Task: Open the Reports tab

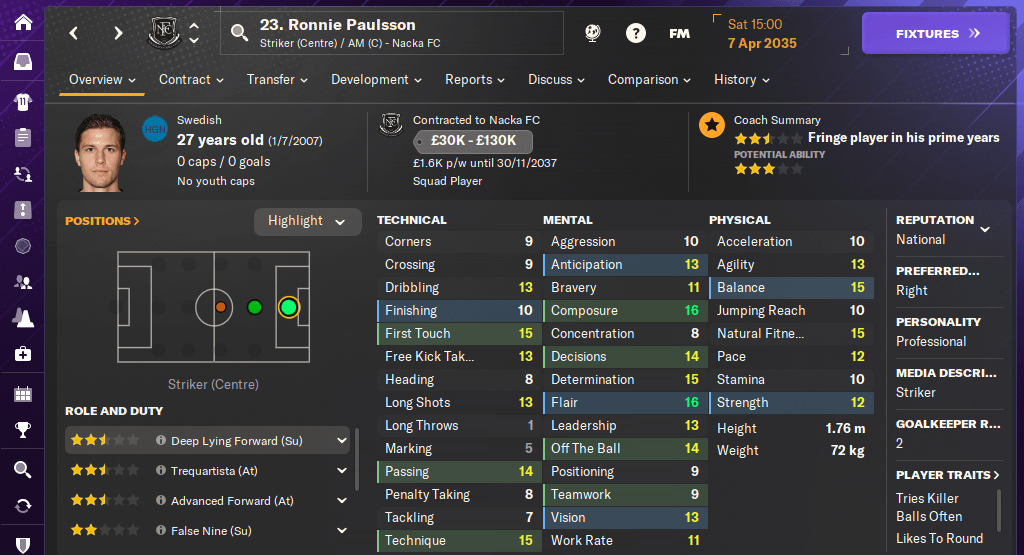Action: click(x=475, y=80)
